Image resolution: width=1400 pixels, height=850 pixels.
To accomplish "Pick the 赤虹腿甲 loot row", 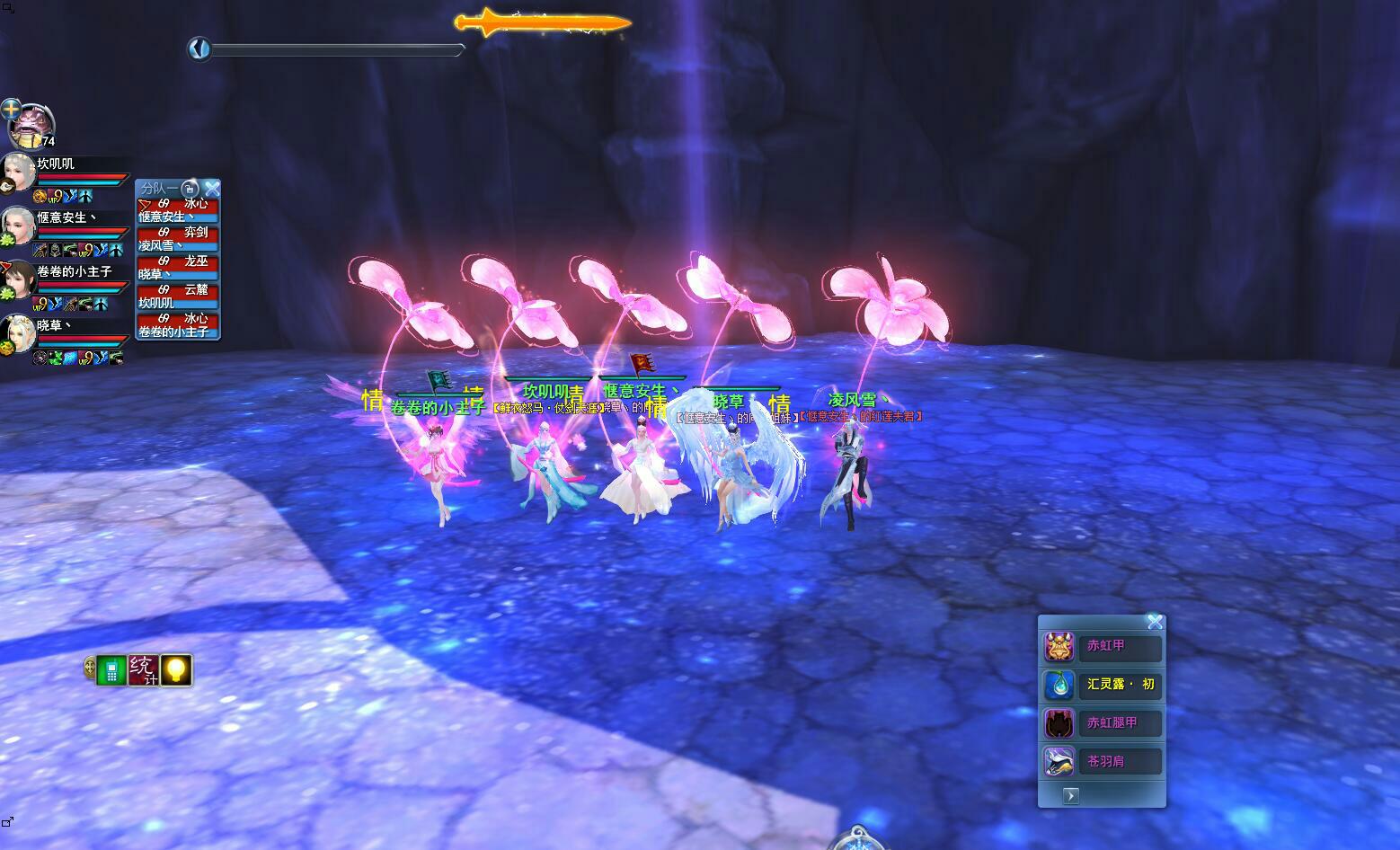I will pos(1103,723).
